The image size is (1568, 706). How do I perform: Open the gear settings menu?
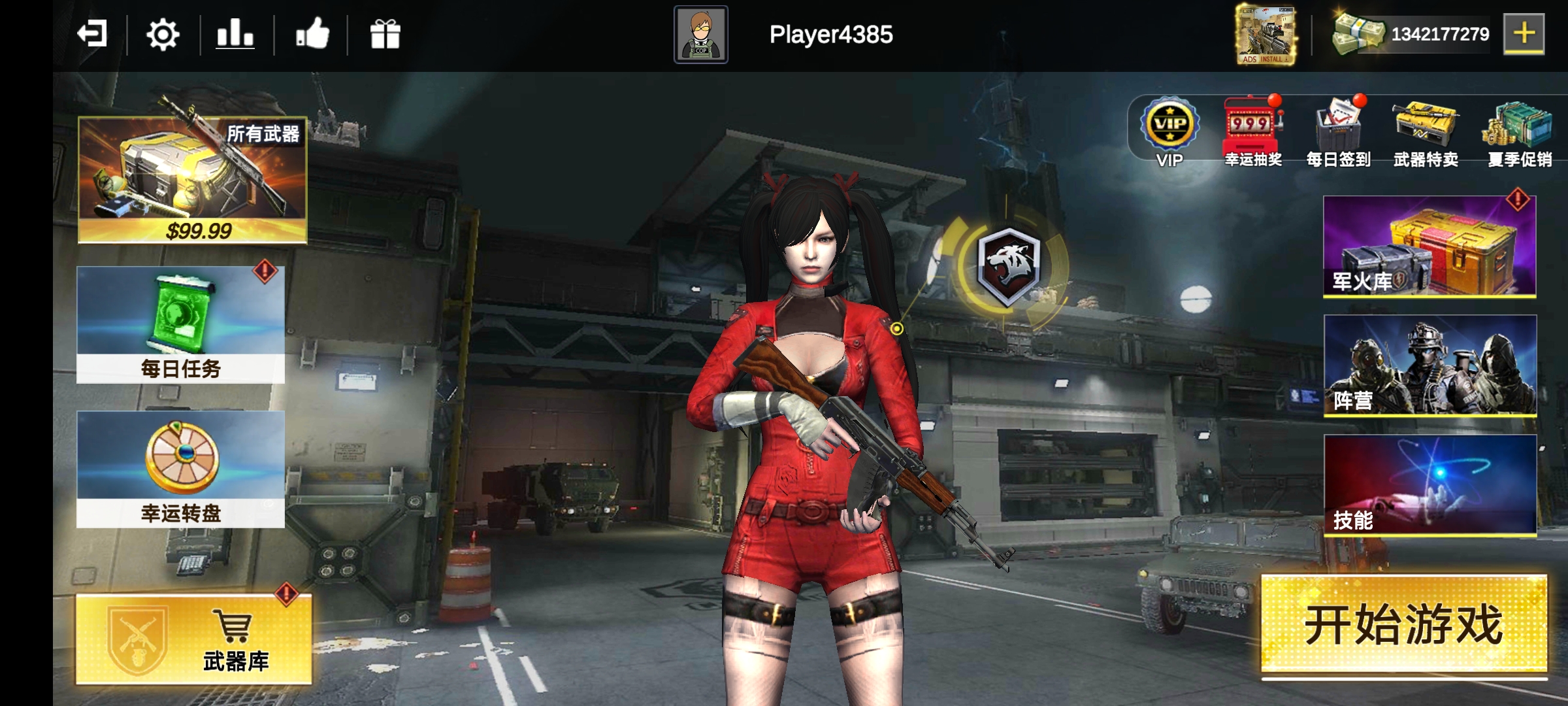(x=163, y=35)
